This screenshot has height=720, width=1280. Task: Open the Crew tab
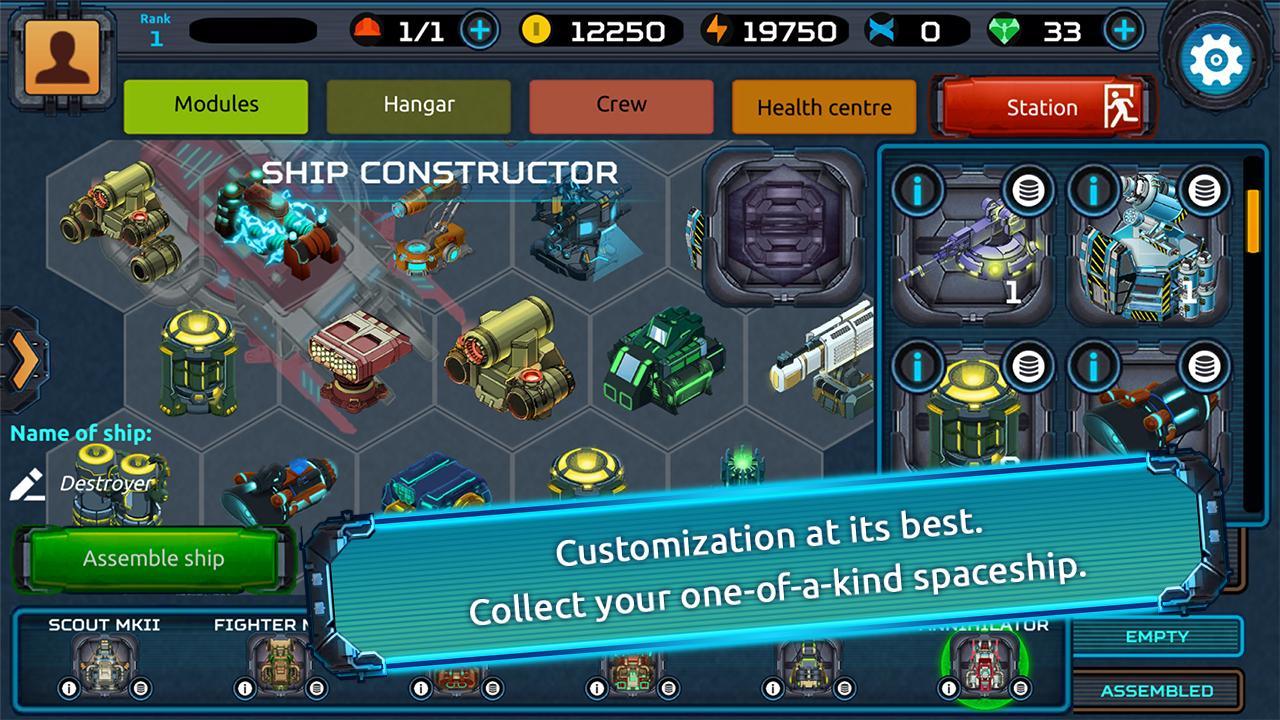620,104
